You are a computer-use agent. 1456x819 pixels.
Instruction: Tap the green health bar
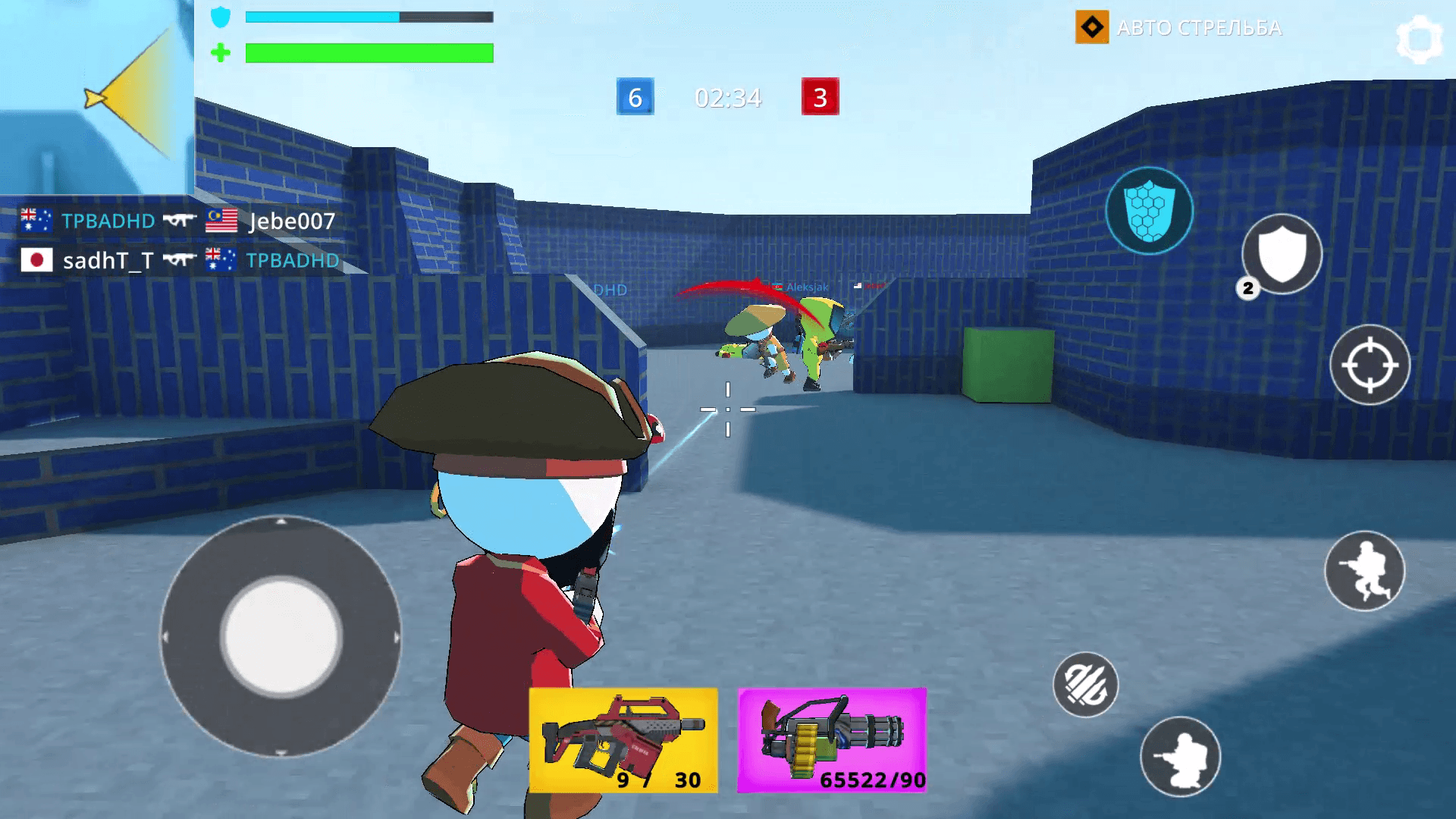coord(369,53)
